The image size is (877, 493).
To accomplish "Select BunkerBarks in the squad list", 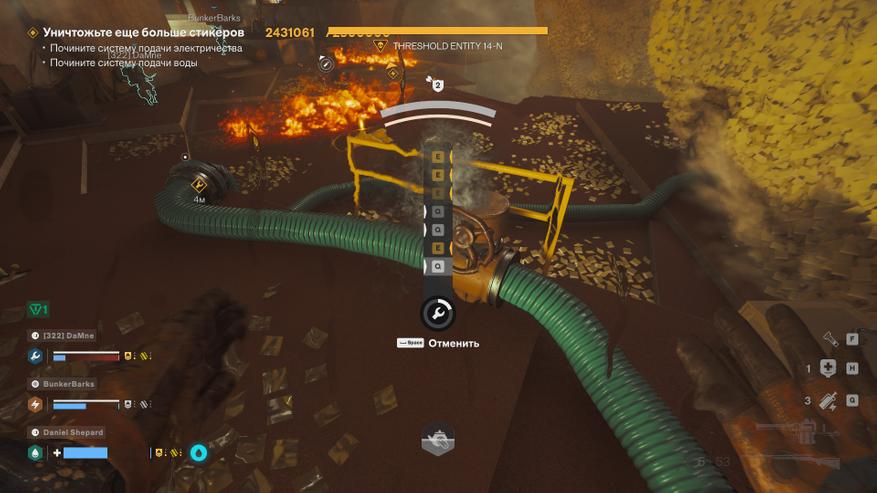I will coord(68,384).
